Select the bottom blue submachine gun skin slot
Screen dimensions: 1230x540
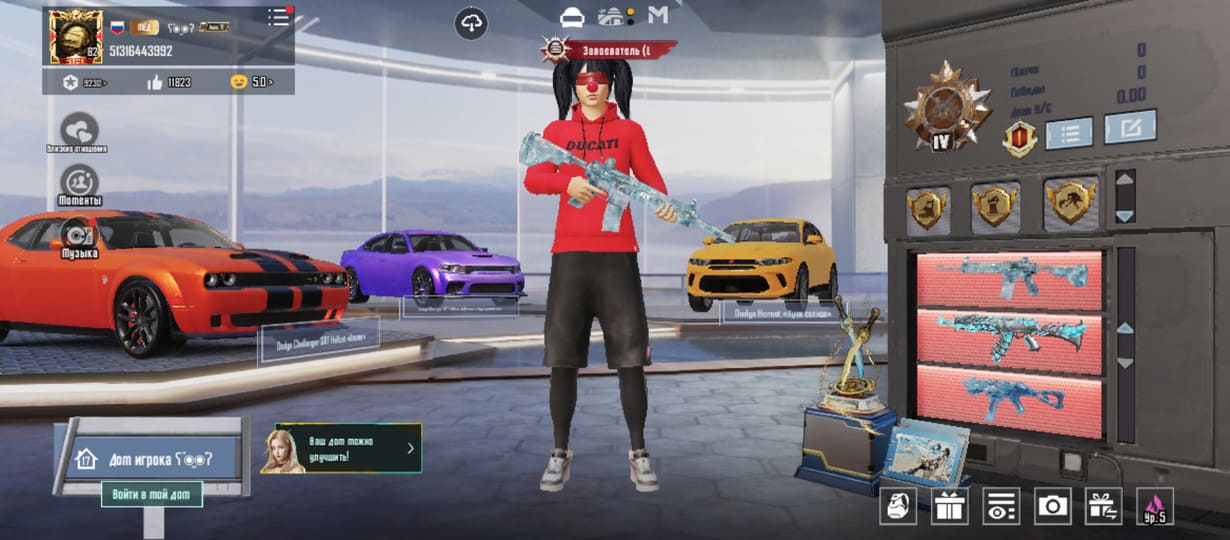point(1009,399)
